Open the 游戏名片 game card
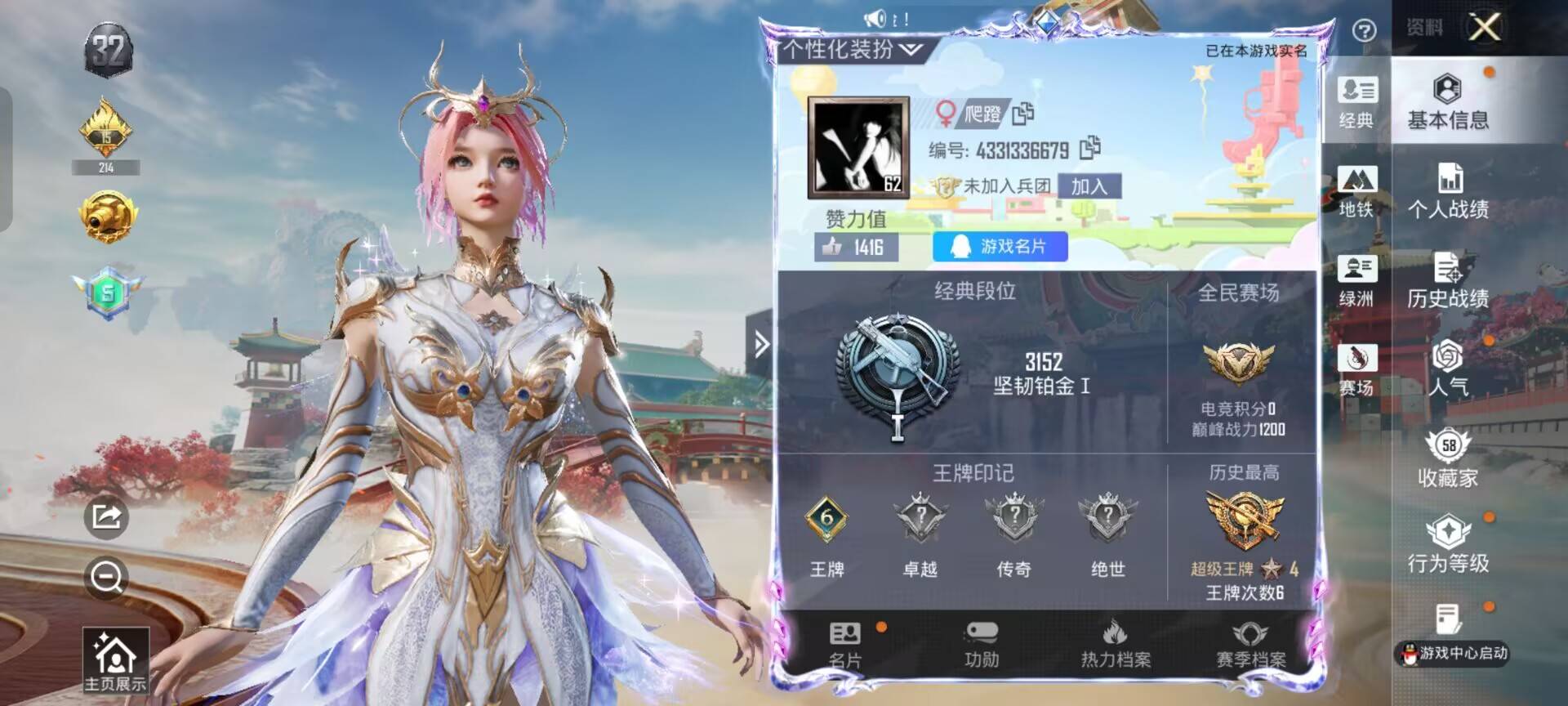The height and width of the screenshot is (706, 1568). [x=998, y=248]
